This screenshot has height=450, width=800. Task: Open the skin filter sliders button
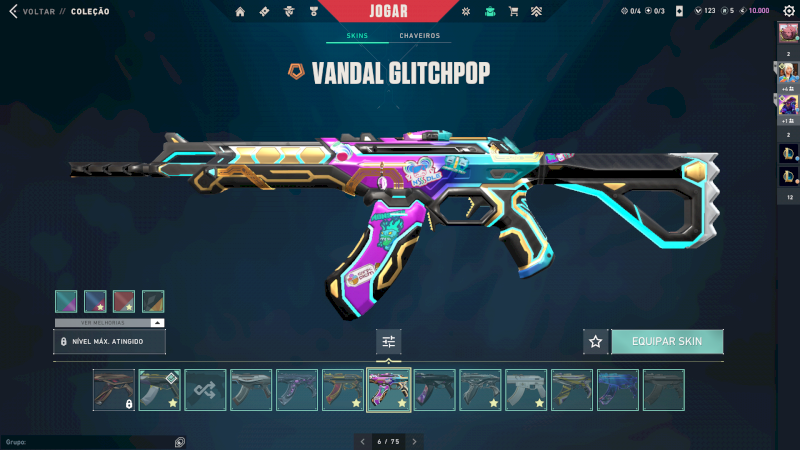[389, 341]
